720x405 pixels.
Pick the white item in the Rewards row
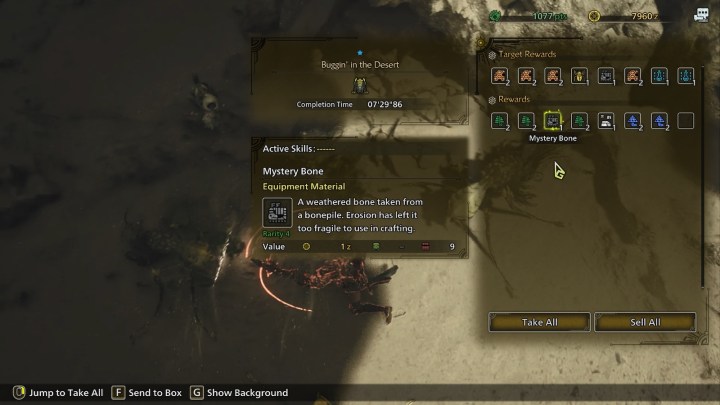[x=606, y=121]
